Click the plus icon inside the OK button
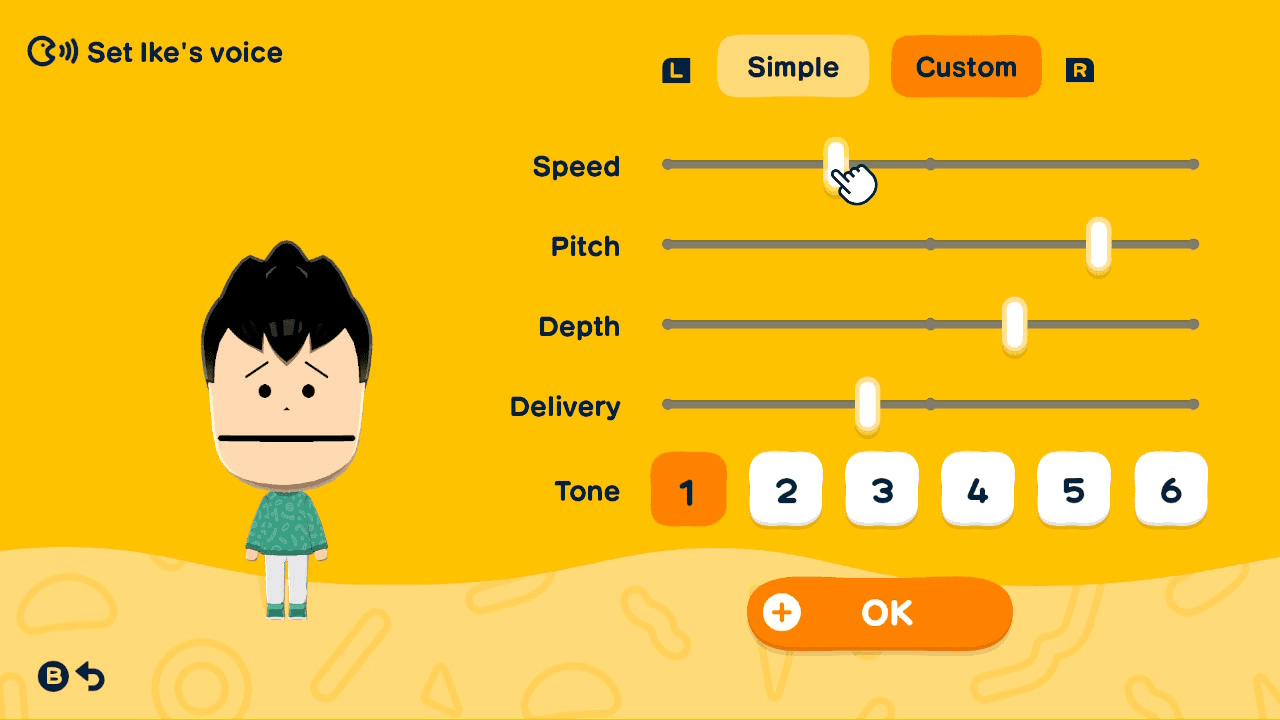 point(784,613)
